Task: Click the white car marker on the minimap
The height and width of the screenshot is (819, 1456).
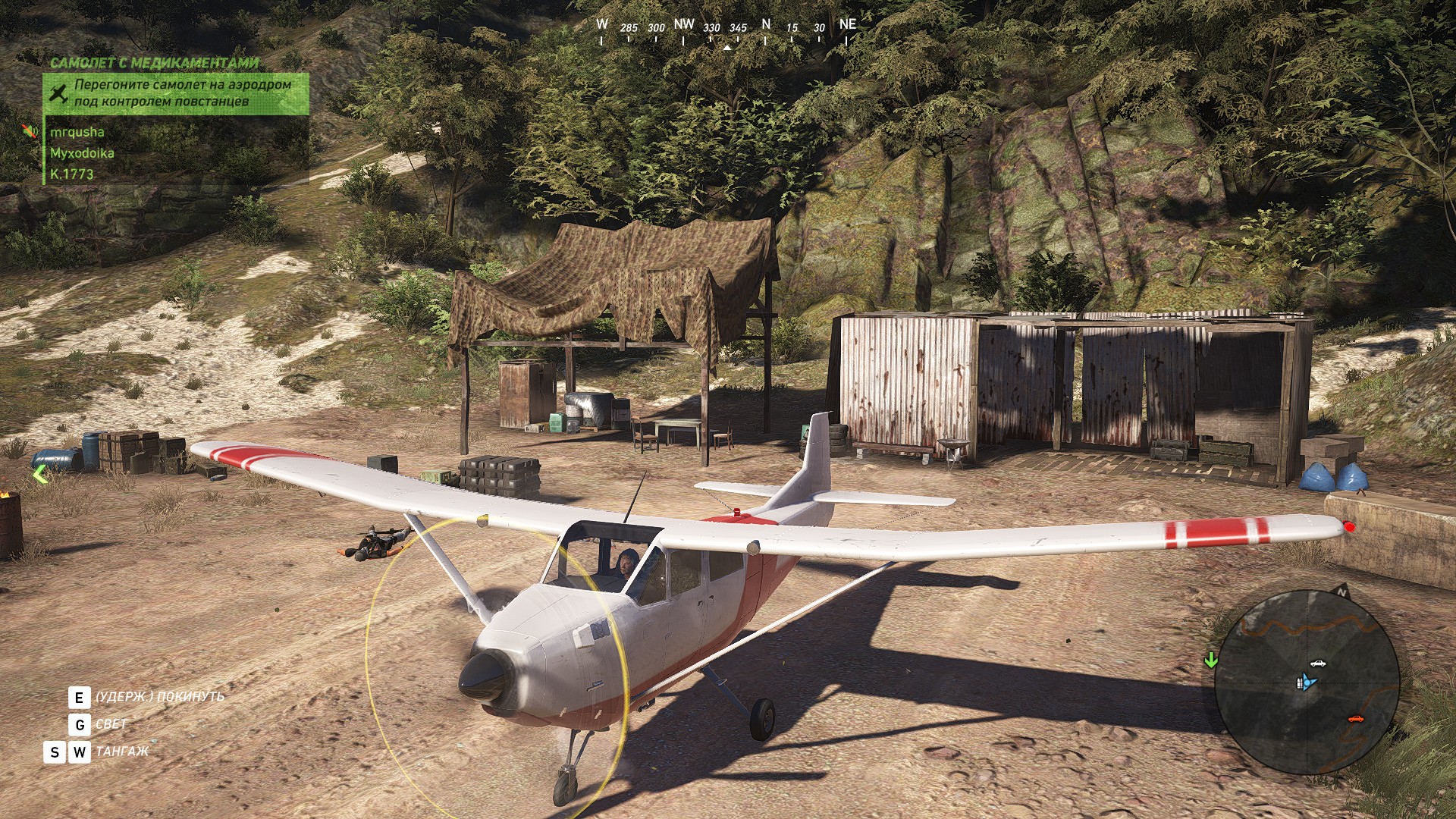Action: 1318,664
